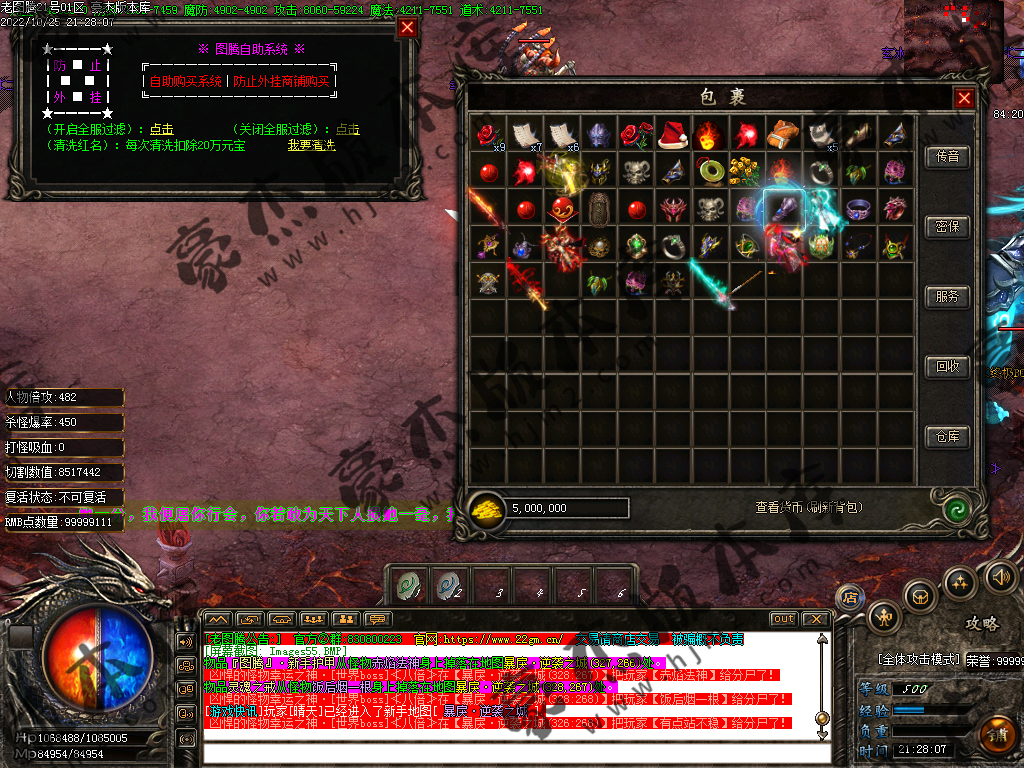
Task: Open the 密保 security button
Action: (x=947, y=227)
